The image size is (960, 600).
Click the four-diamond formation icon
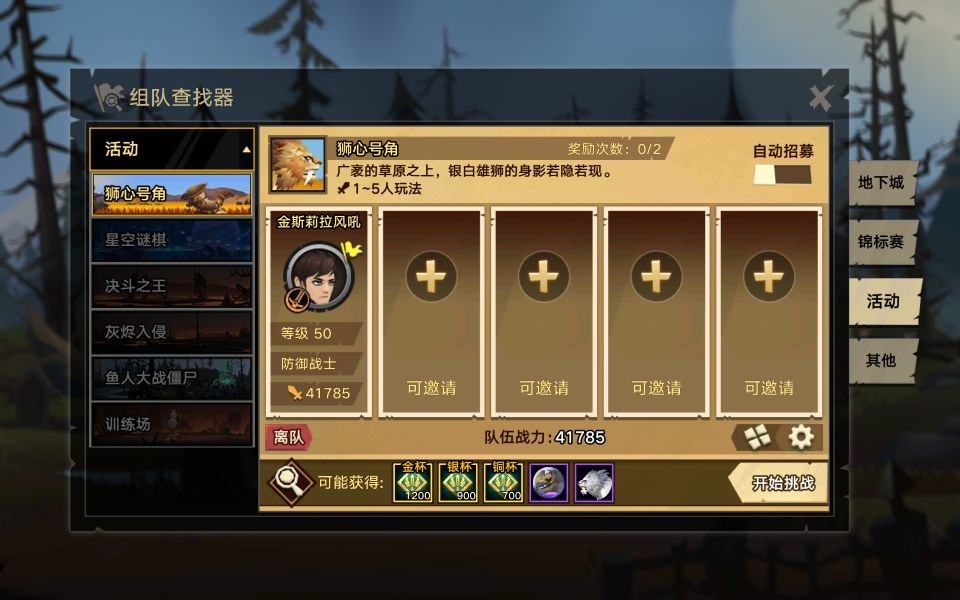756,437
